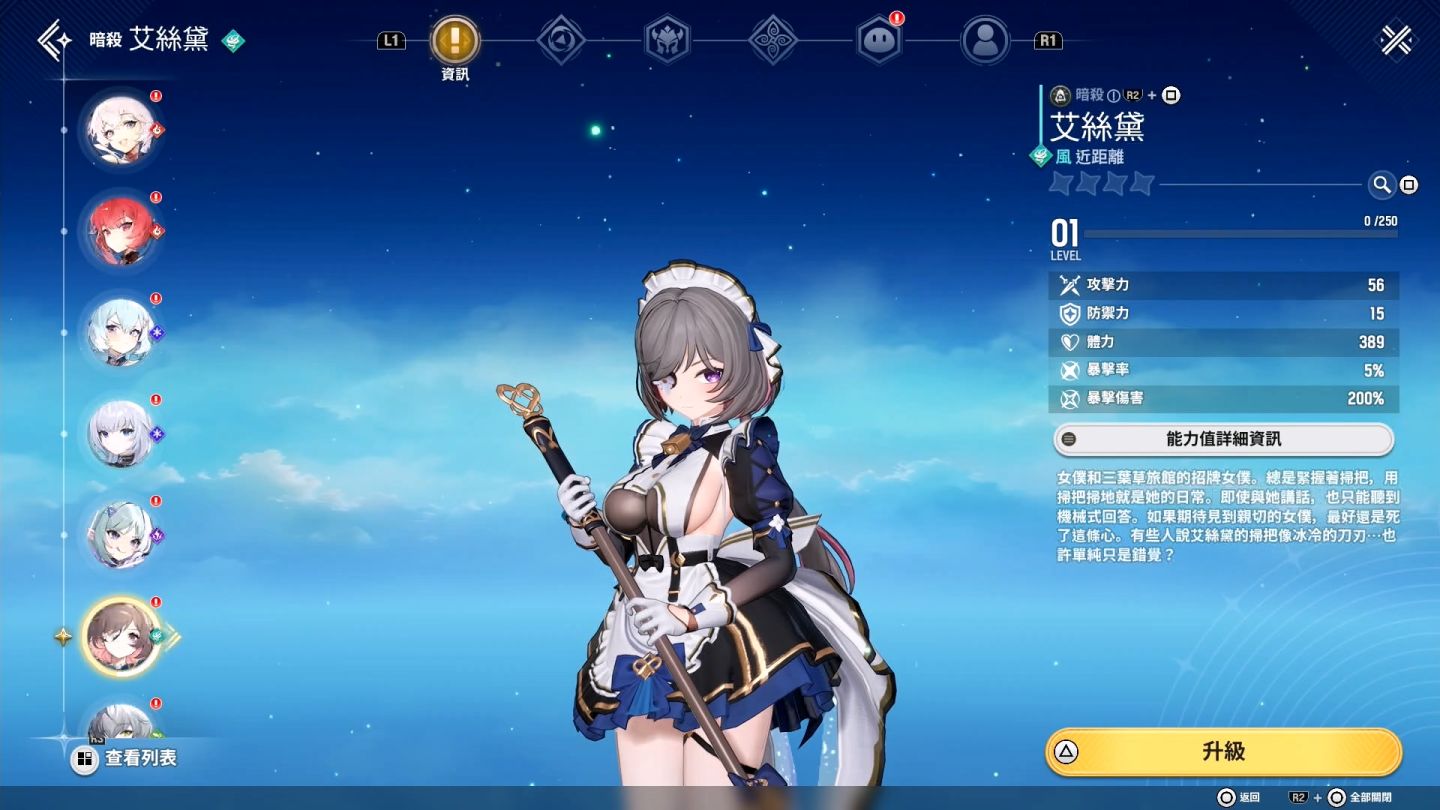Select the red-haired character portrait
The height and width of the screenshot is (810, 1440).
[121, 231]
